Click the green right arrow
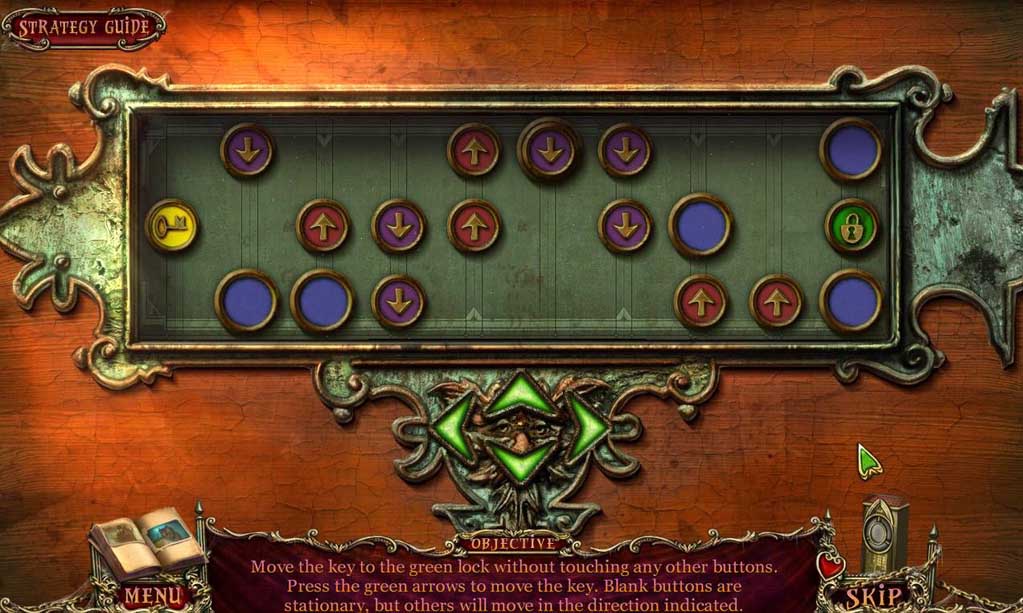 (x=587, y=427)
